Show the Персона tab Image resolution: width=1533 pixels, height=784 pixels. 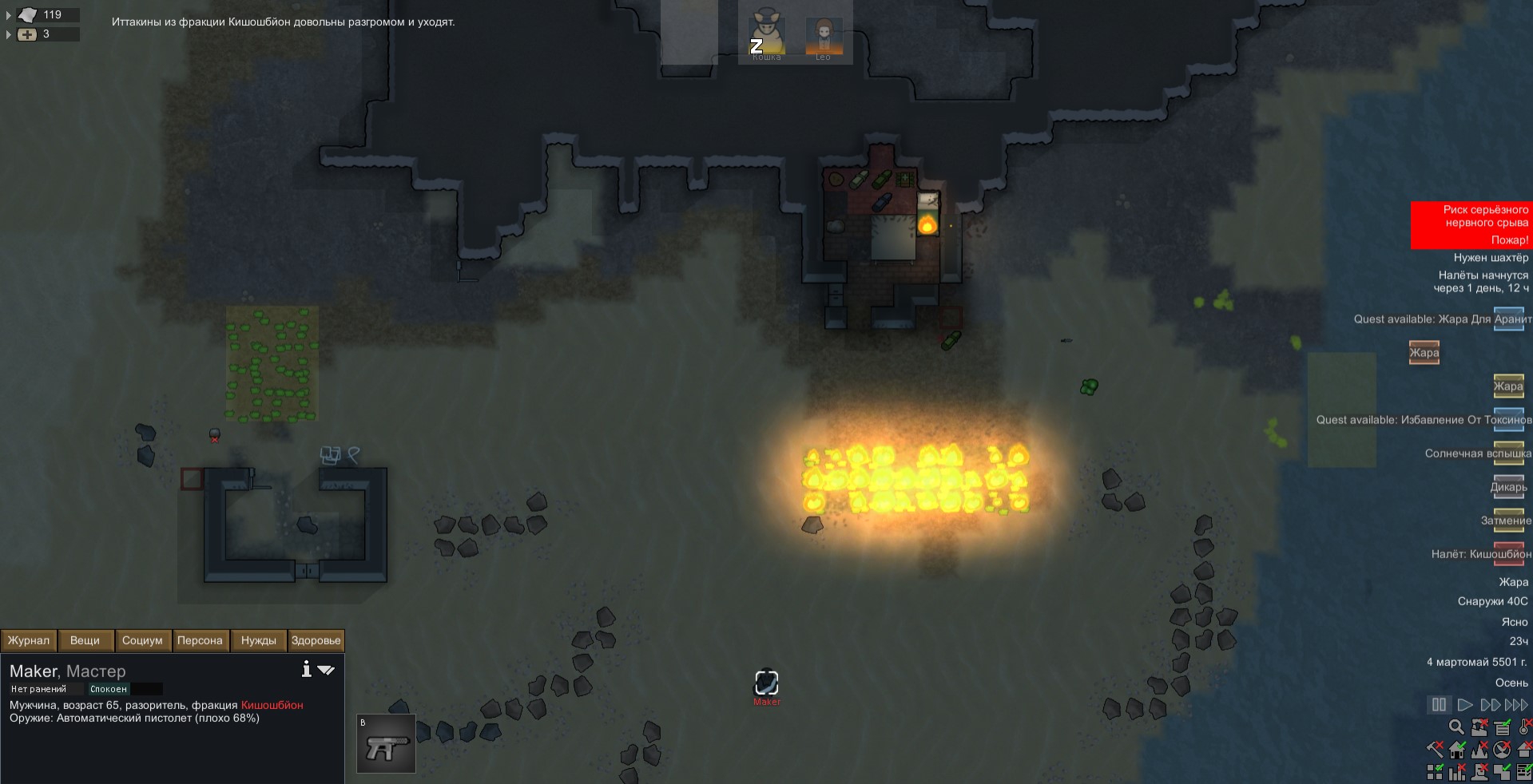click(x=200, y=640)
